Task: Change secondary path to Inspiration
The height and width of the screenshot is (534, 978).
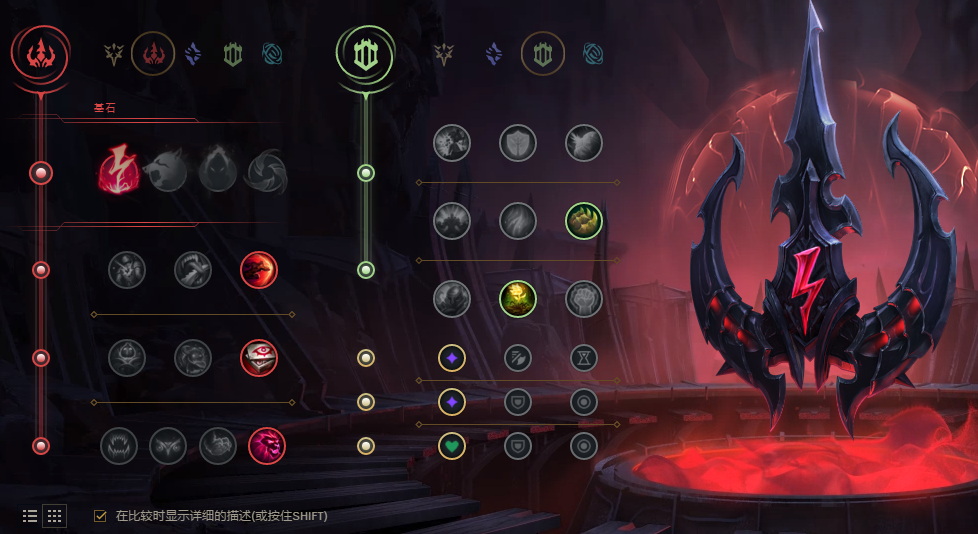Action: [593, 54]
